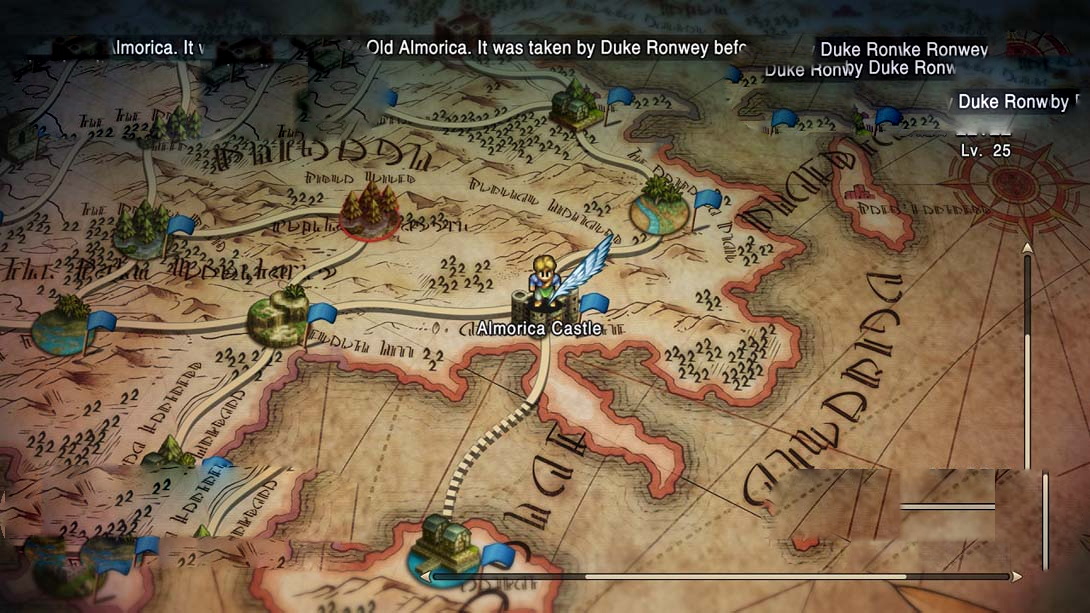Viewport: 1090px width, 613px height.
Task: Click the horizontal scrollbar's right arrow
Action: 1017,577
